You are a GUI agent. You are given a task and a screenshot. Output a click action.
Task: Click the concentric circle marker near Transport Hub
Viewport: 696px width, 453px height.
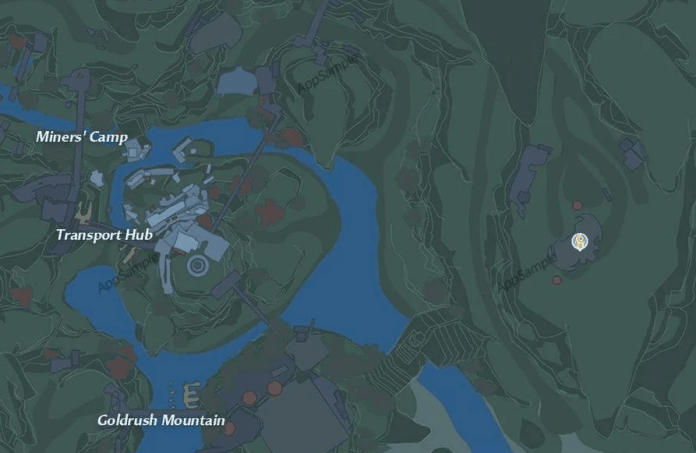click(x=198, y=266)
